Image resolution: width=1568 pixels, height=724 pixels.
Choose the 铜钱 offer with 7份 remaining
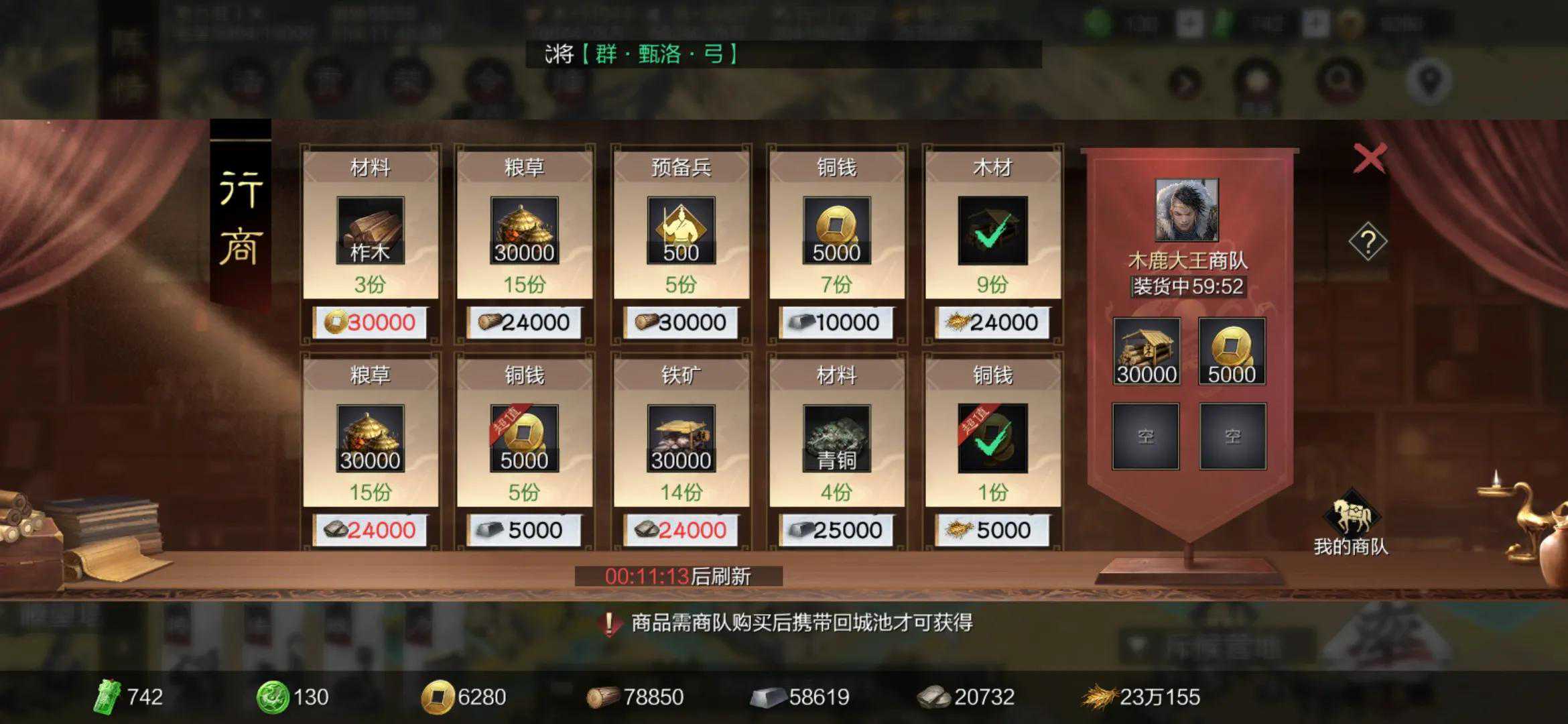pyautogui.click(x=836, y=231)
